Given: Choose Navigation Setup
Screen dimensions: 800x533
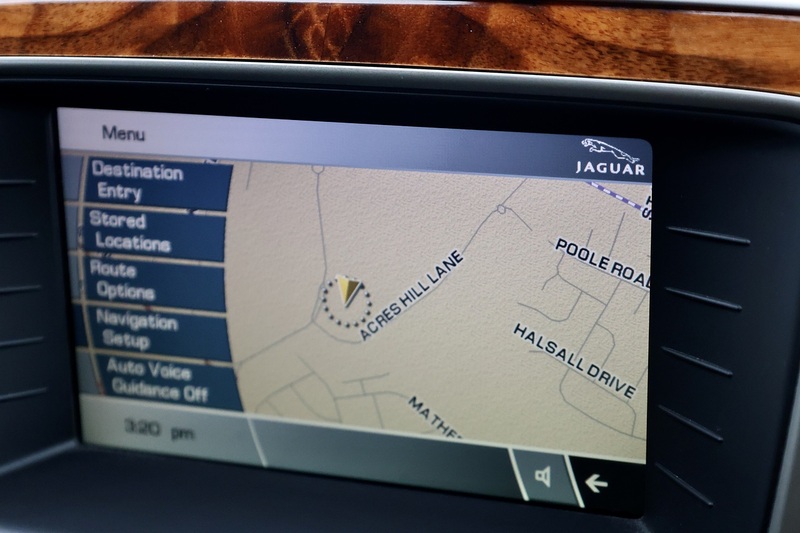Looking at the screenshot, I should point(138,331).
